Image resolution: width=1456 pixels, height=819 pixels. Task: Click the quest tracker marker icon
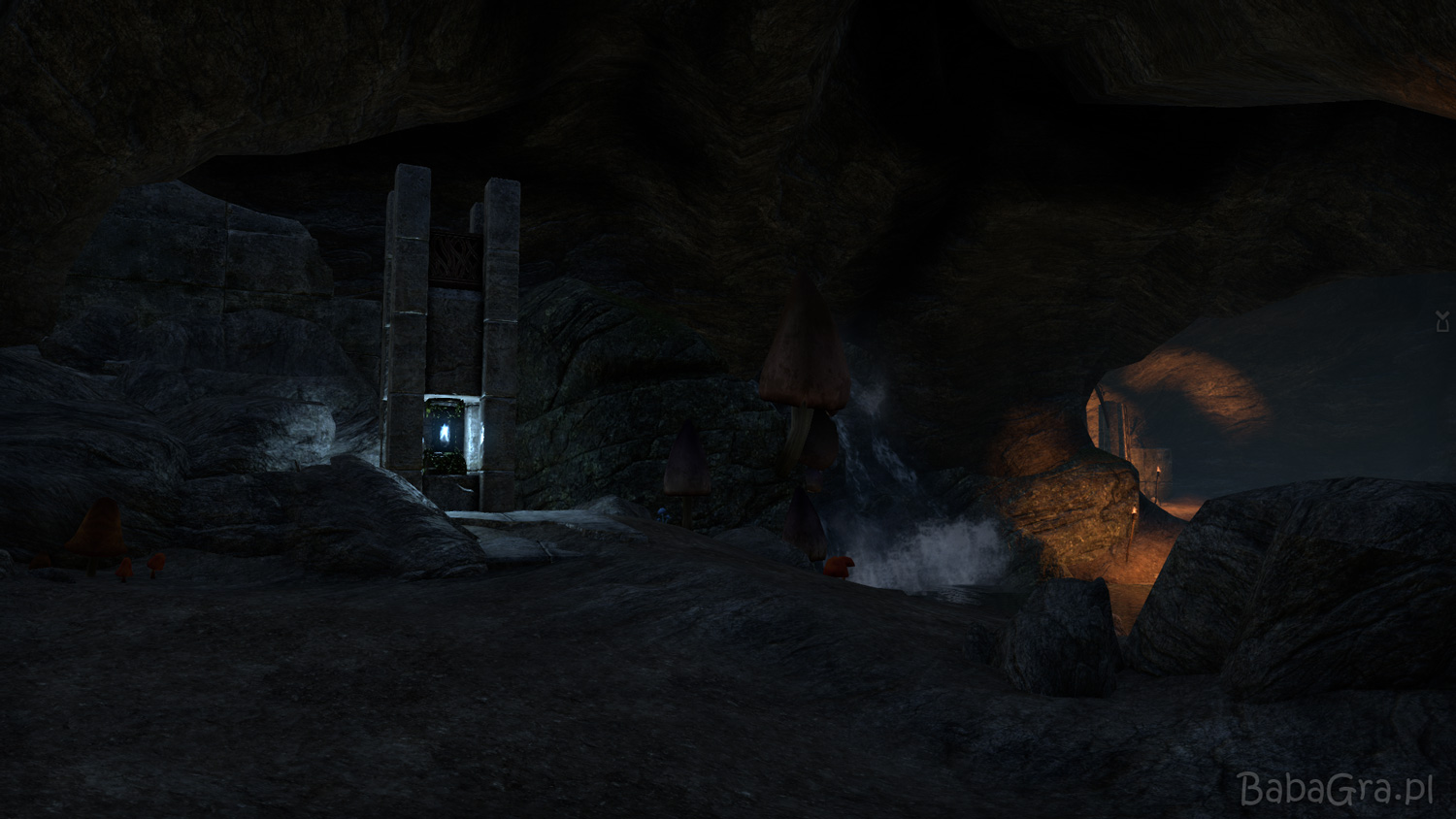pos(1442,321)
